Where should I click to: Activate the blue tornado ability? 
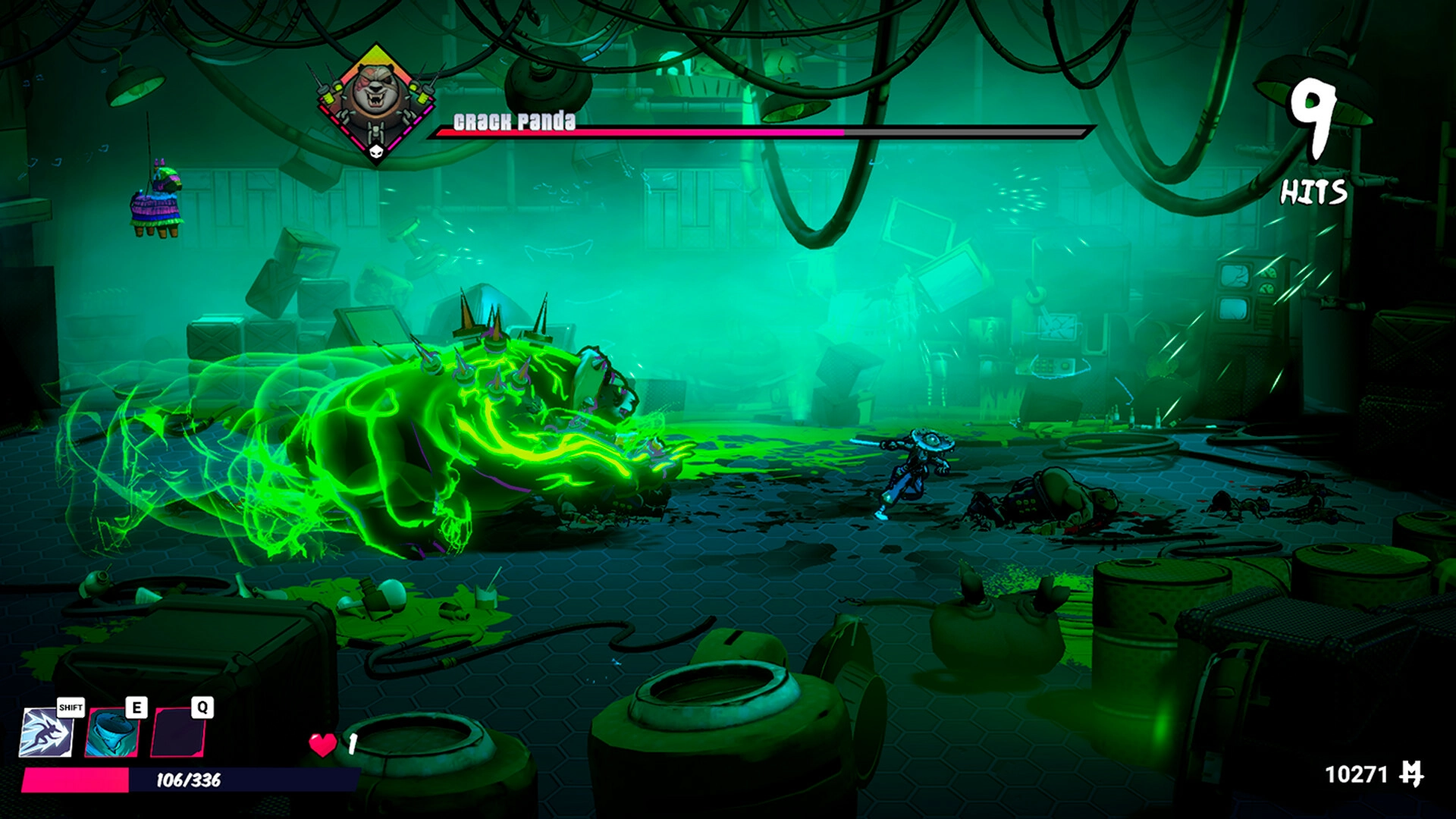[x=111, y=733]
